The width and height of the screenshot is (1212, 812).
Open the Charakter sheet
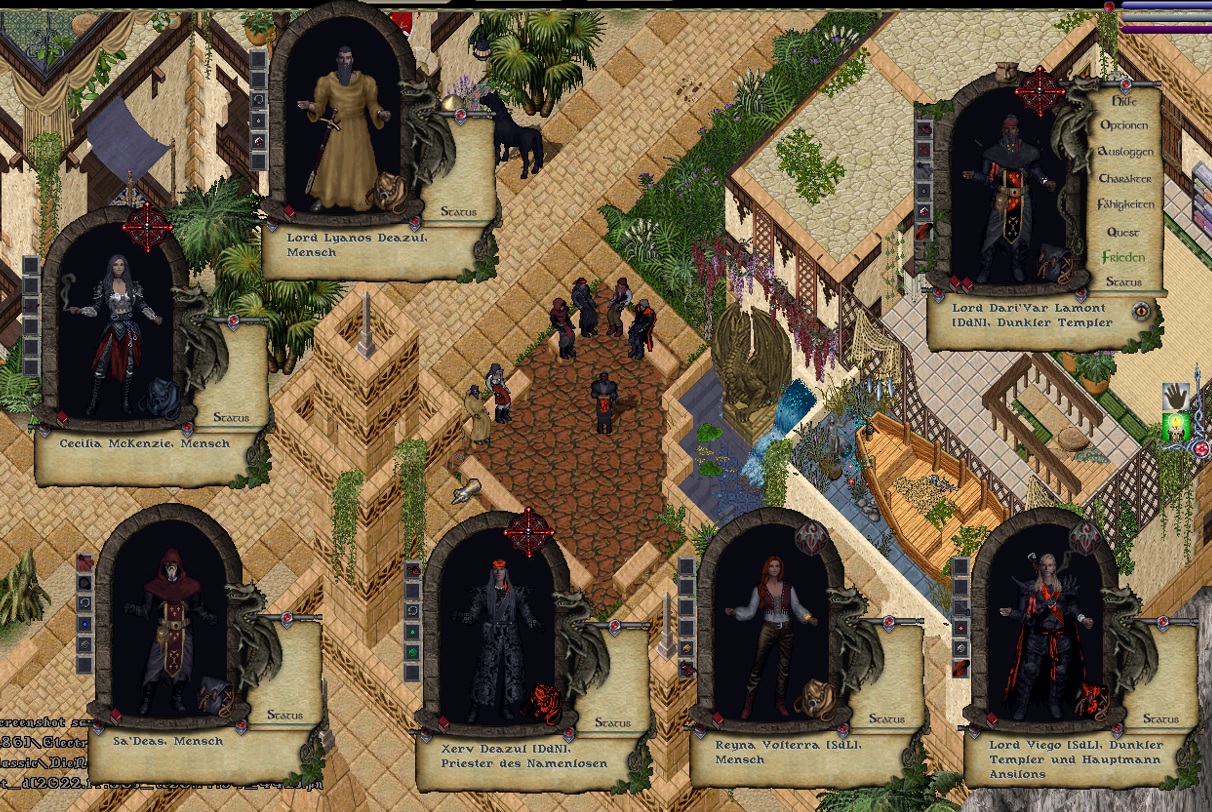[1125, 178]
